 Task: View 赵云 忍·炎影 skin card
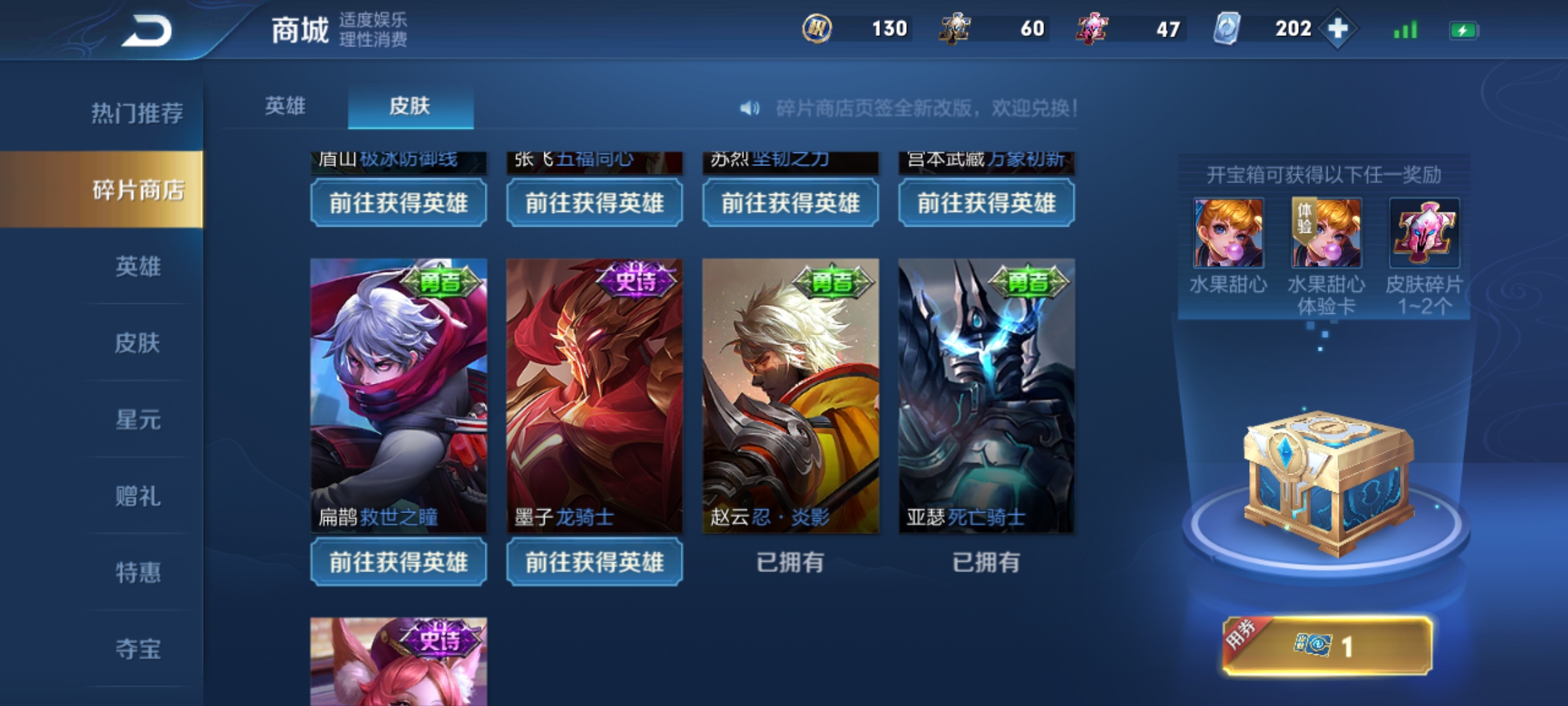click(x=791, y=395)
